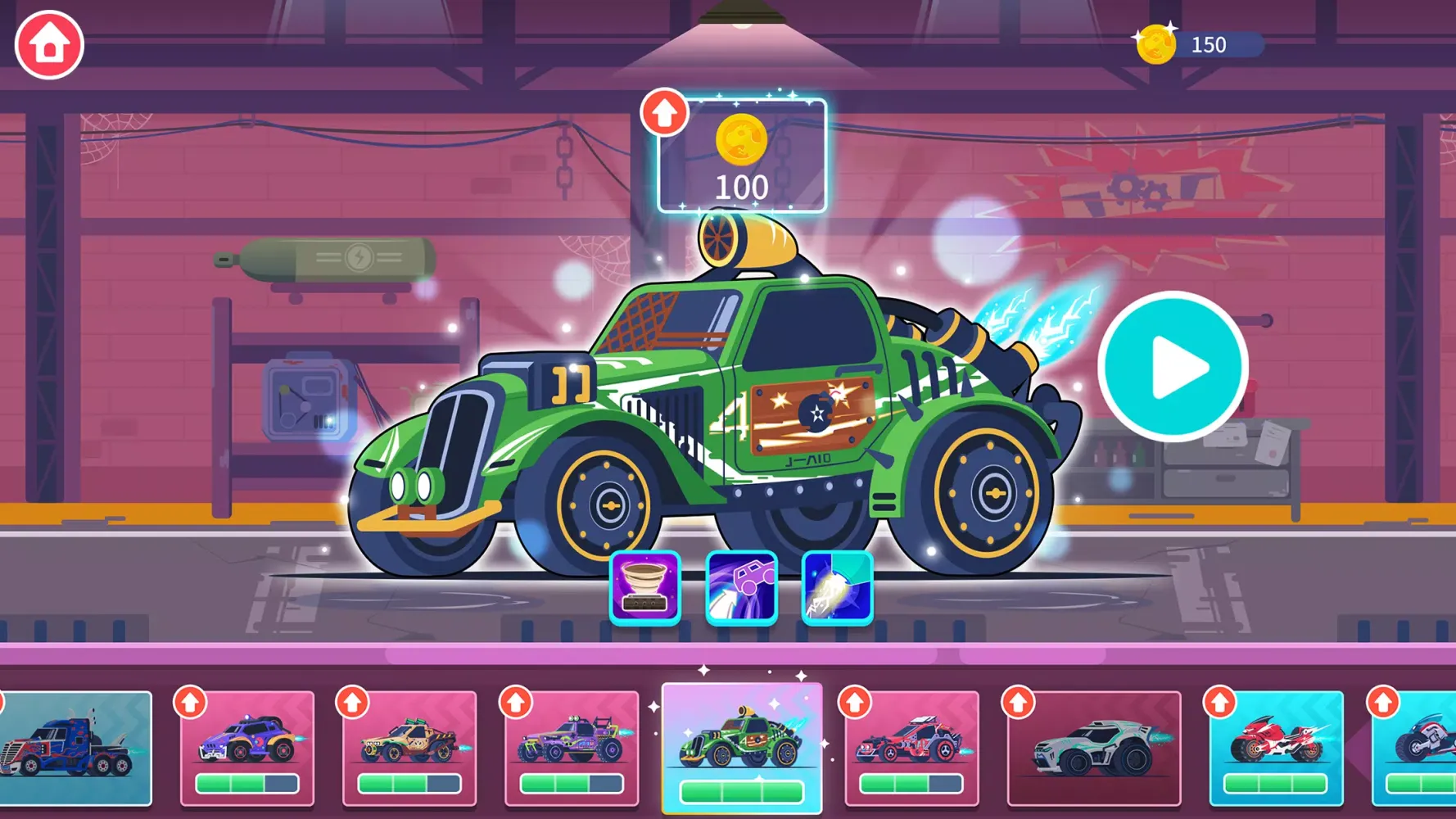Tap the coin icon beside the 150 balance
Viewport: 1456px width, 819px height.
pos(1157,44)
